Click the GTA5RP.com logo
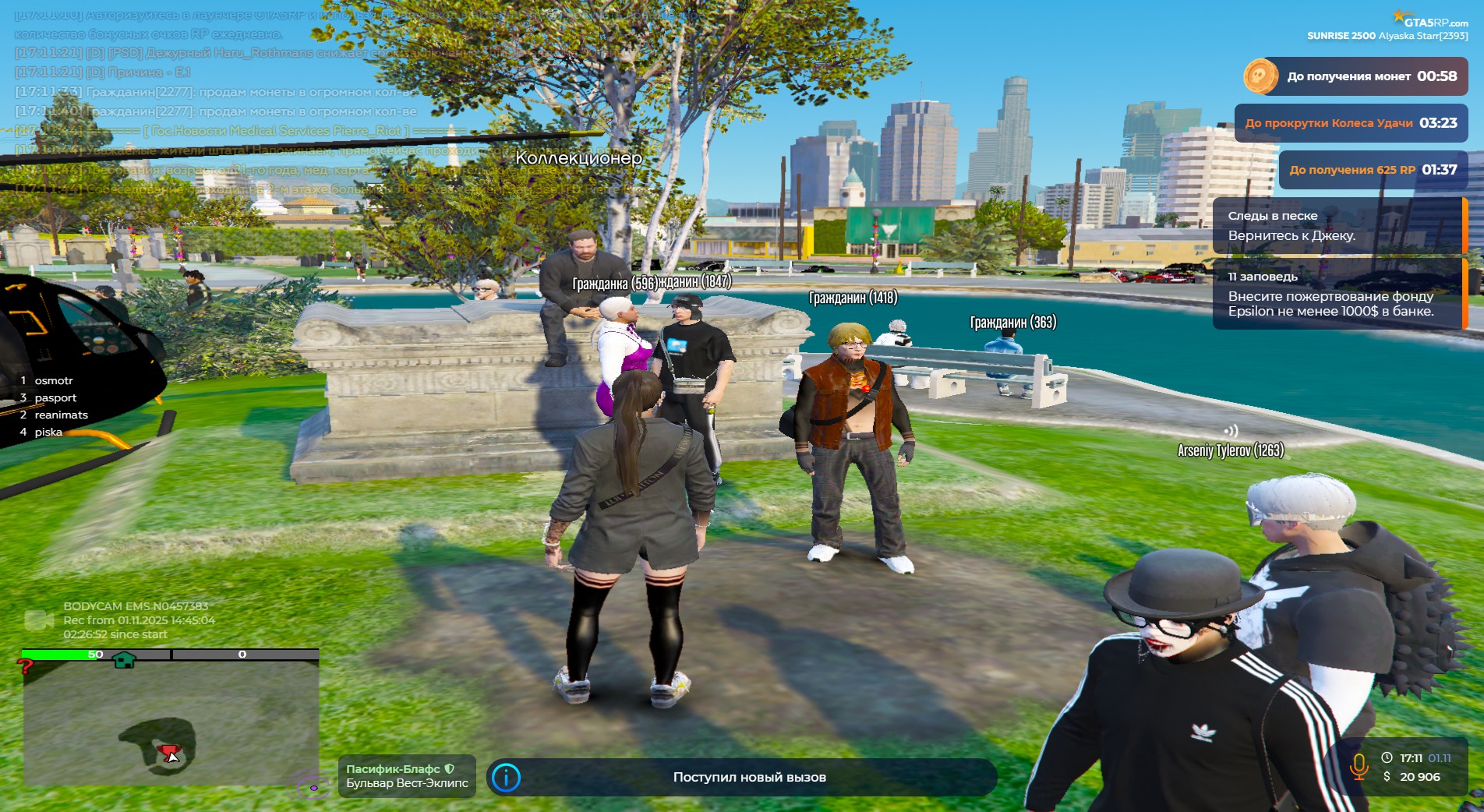1484x812 pixels. click(1431, 20)
